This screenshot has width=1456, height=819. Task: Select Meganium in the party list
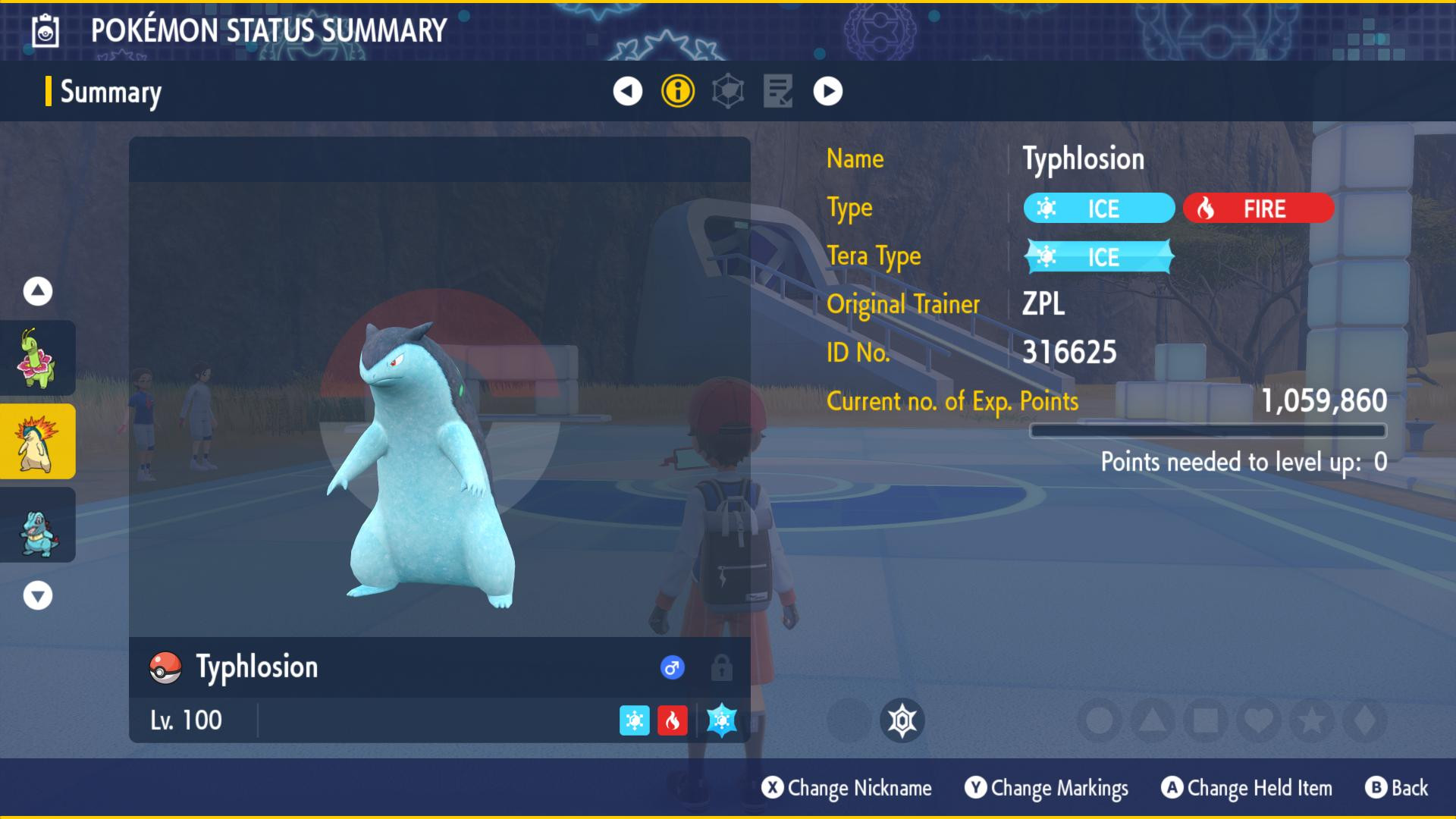point(37,358)
